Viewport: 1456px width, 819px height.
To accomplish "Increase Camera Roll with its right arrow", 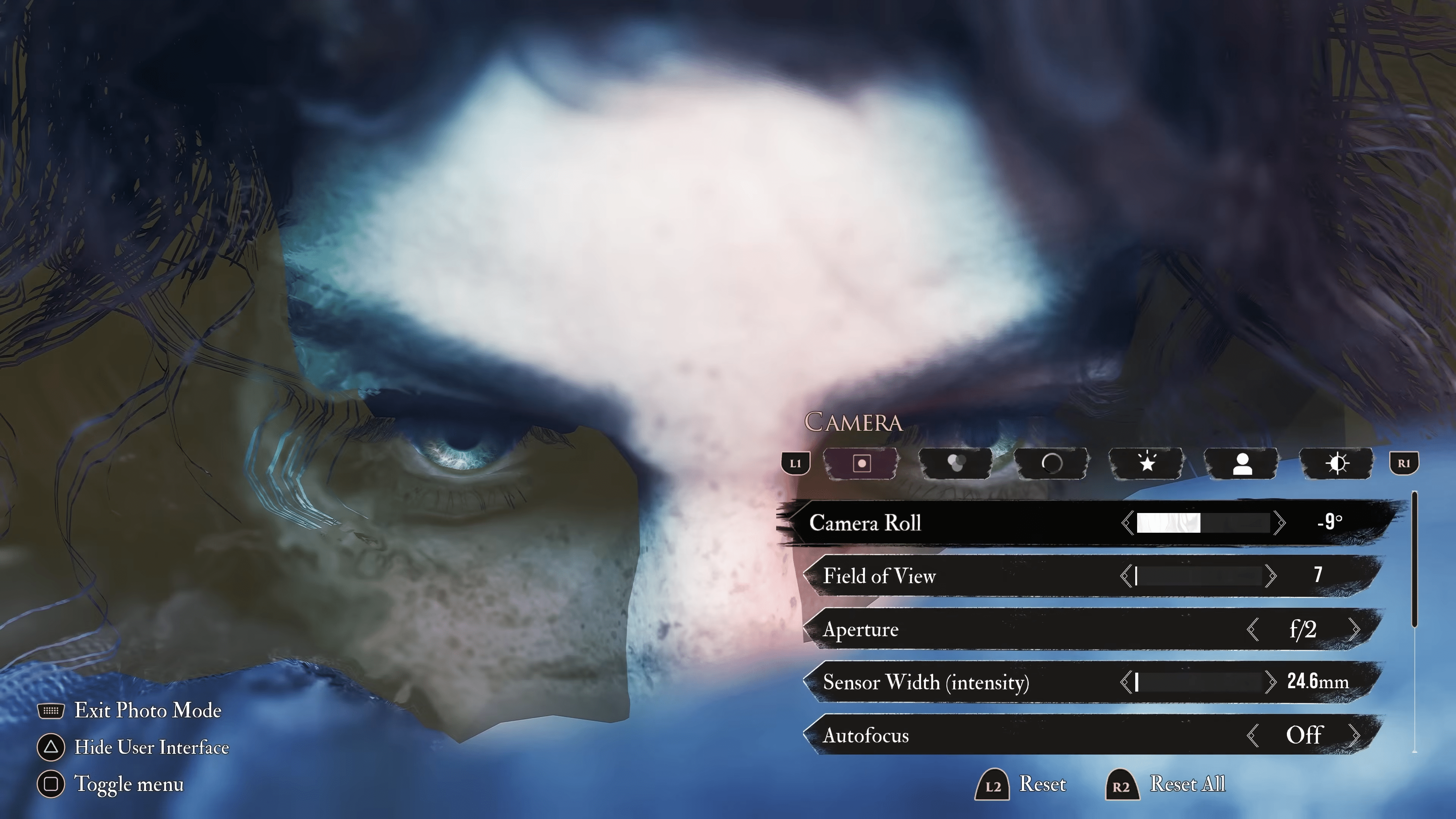I will (x=1280, y=523).
